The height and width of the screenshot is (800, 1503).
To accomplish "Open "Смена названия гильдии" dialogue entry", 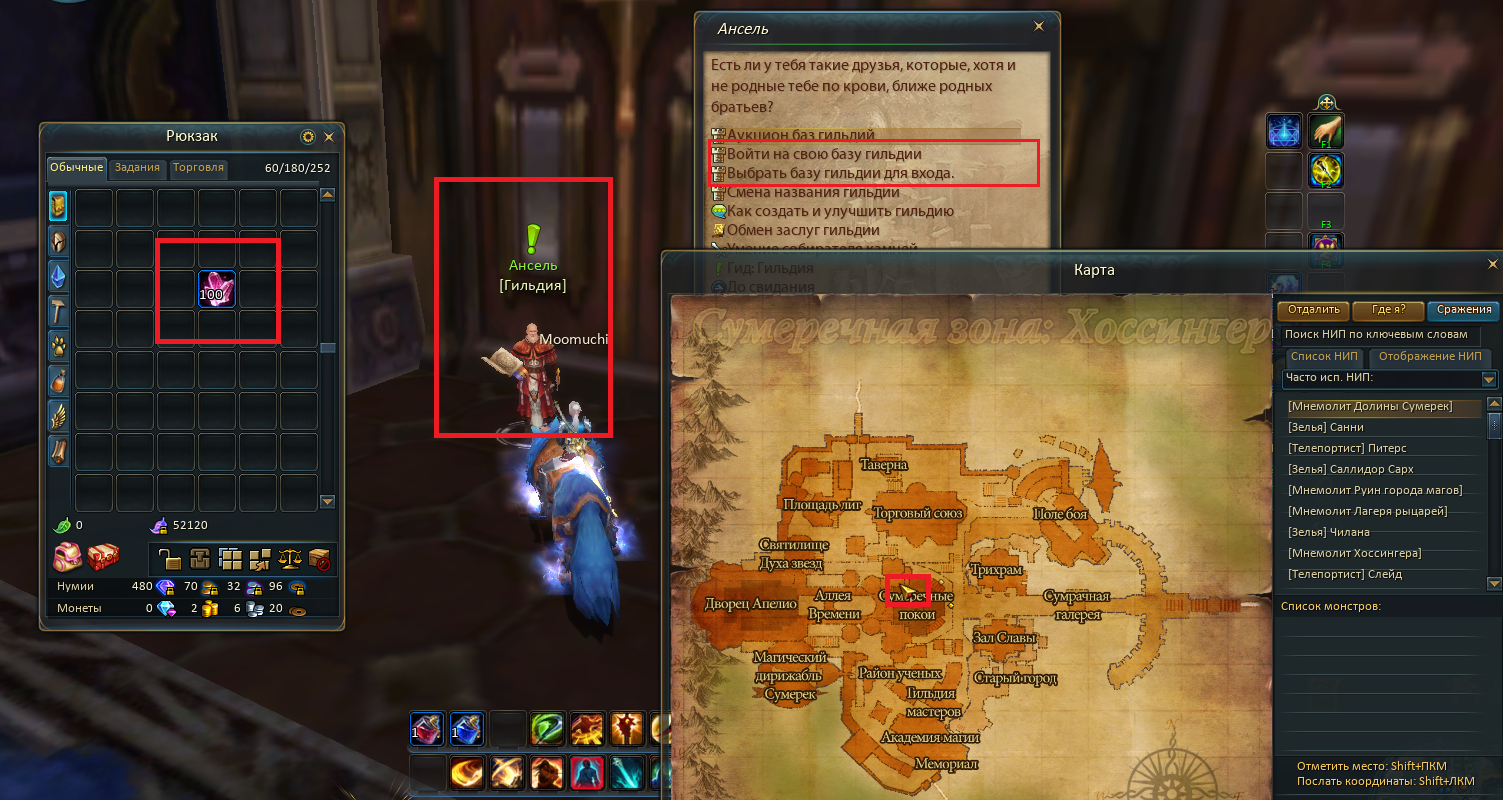I will tap(813, 193).
